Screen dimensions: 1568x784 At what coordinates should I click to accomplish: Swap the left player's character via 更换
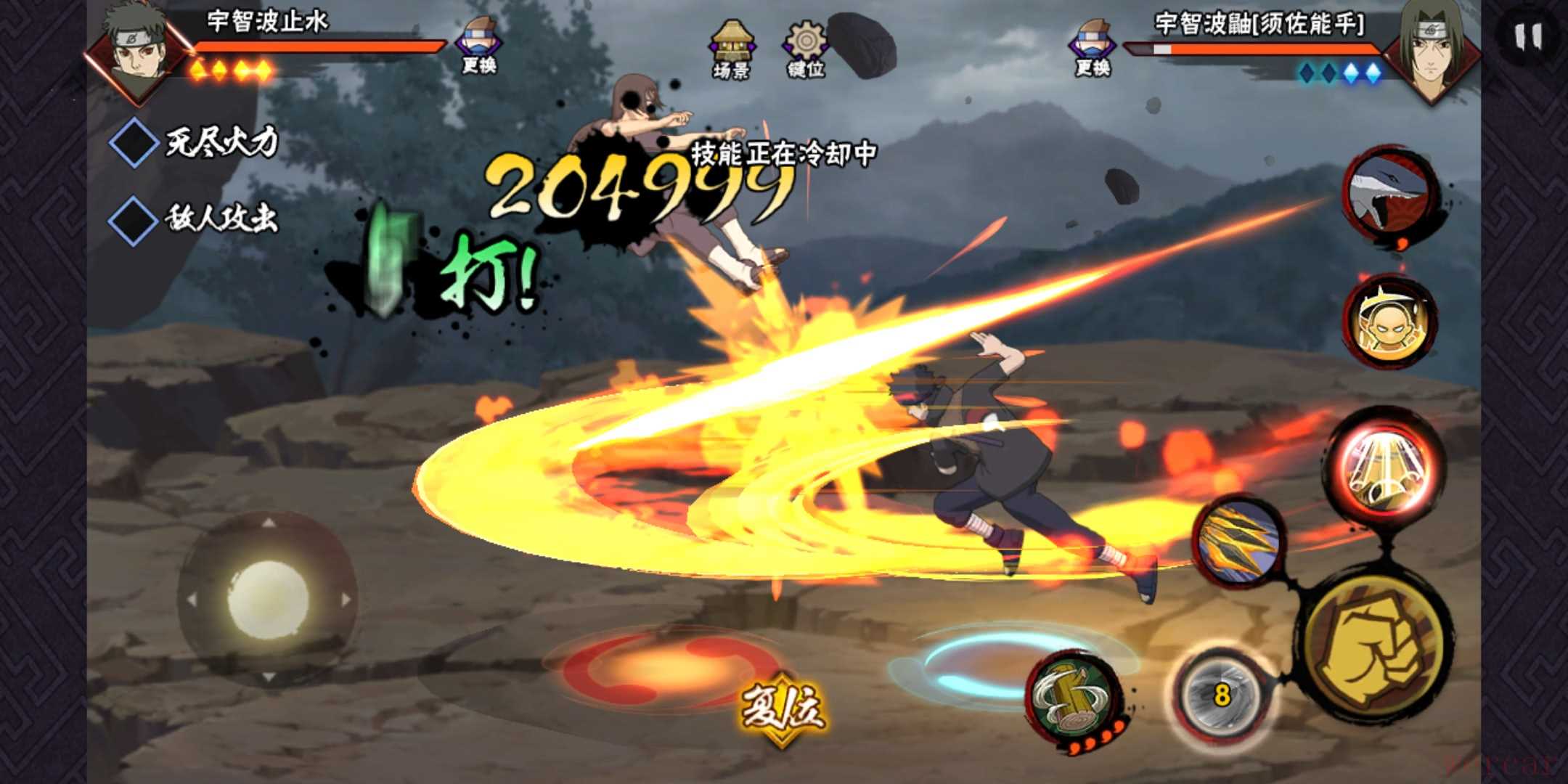pyautogui.click(x=478, y=46)
